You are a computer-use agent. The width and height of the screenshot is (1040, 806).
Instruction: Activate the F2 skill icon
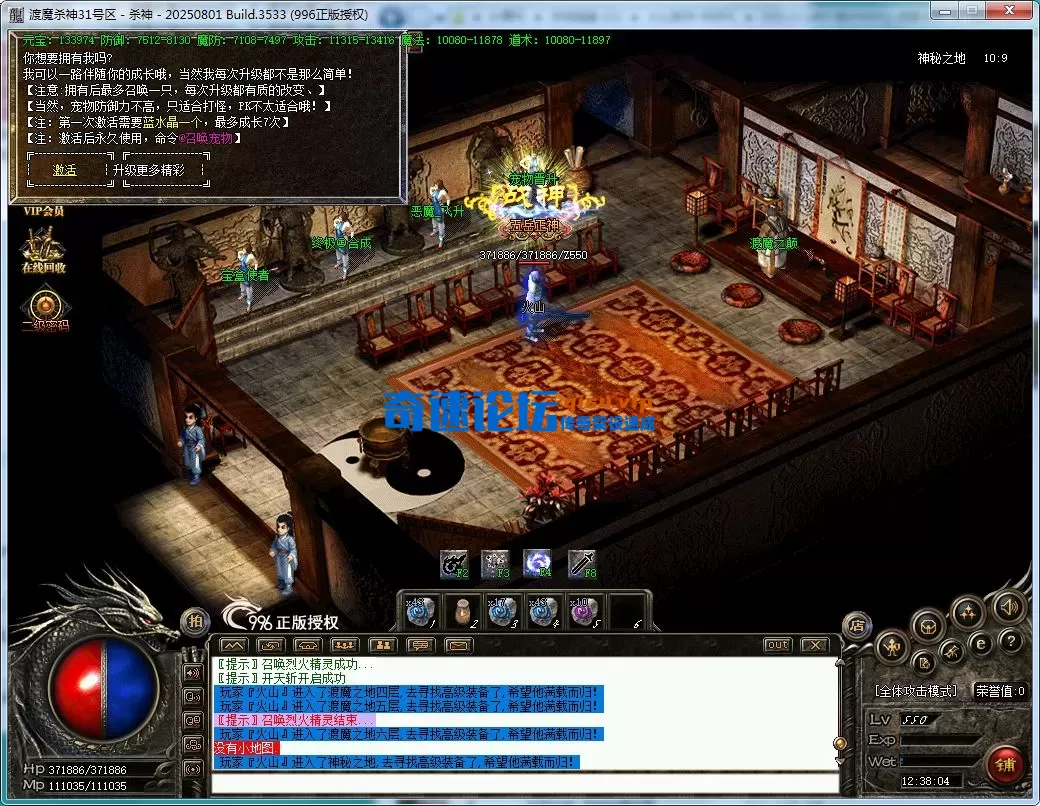click(454, 564)
